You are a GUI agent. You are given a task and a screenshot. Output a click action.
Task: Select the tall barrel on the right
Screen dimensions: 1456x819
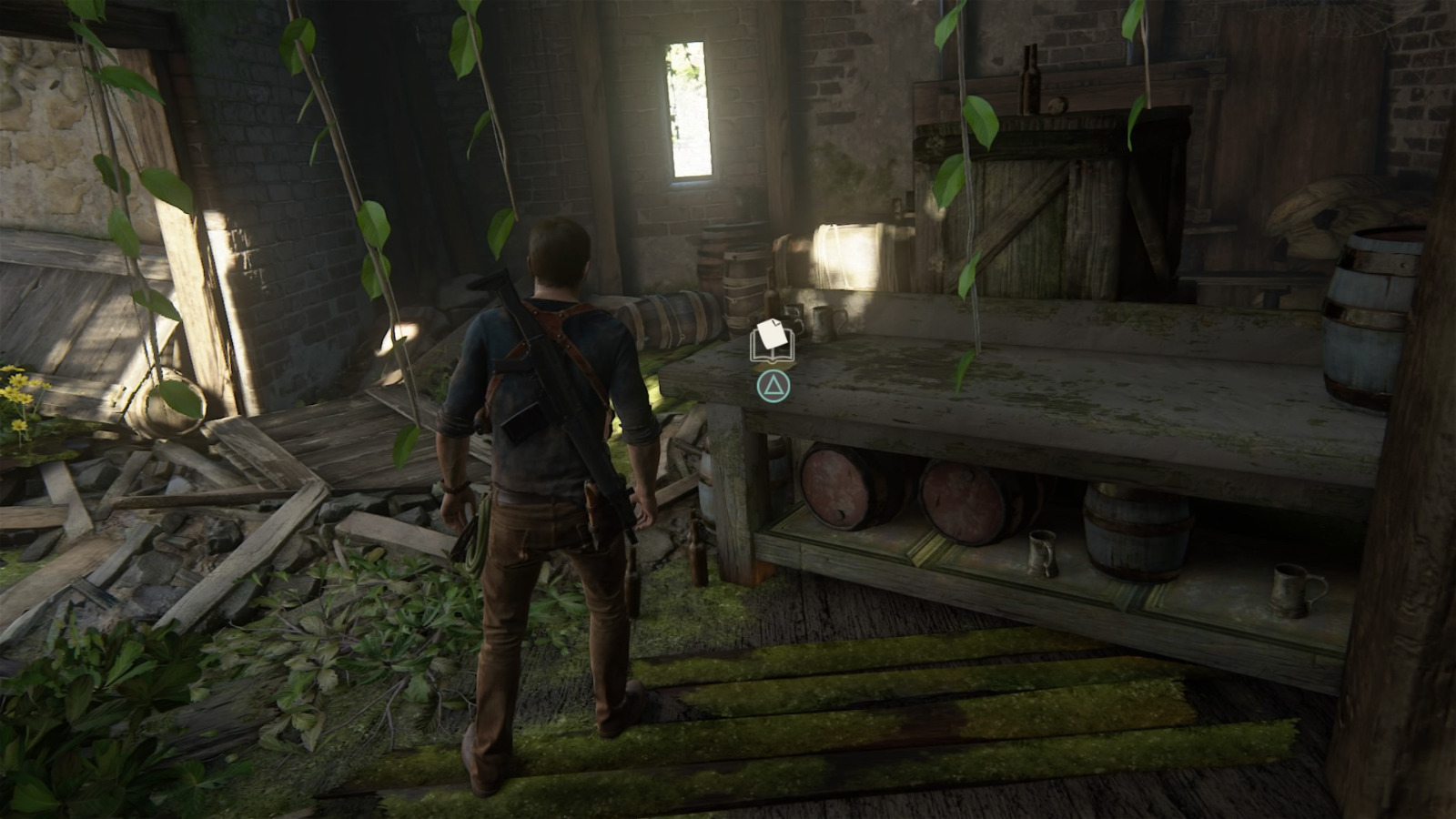(x=1374, y=300)
